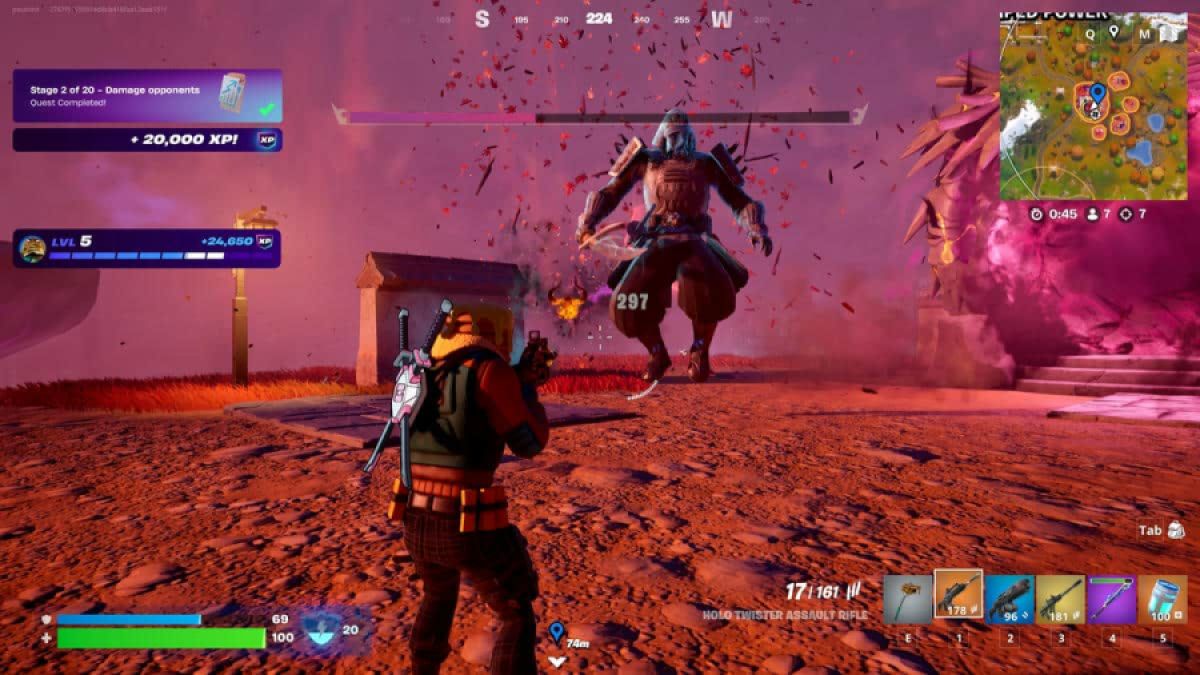
Task: Click the blue waypoint marker showing 74m
Action: click(556, 631)
